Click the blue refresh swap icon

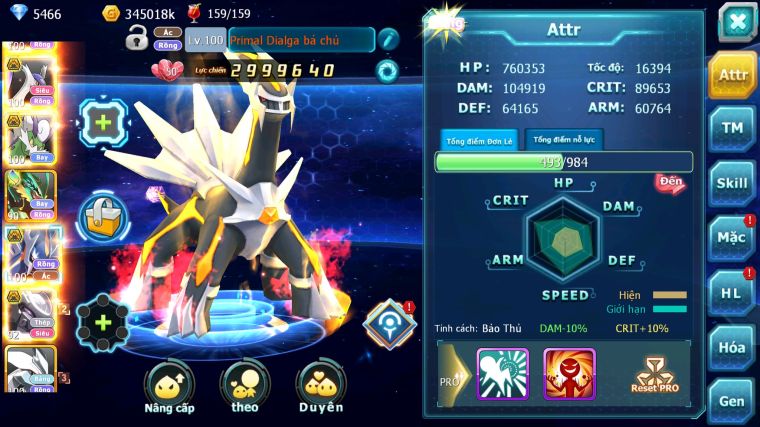tap(387, 70)
